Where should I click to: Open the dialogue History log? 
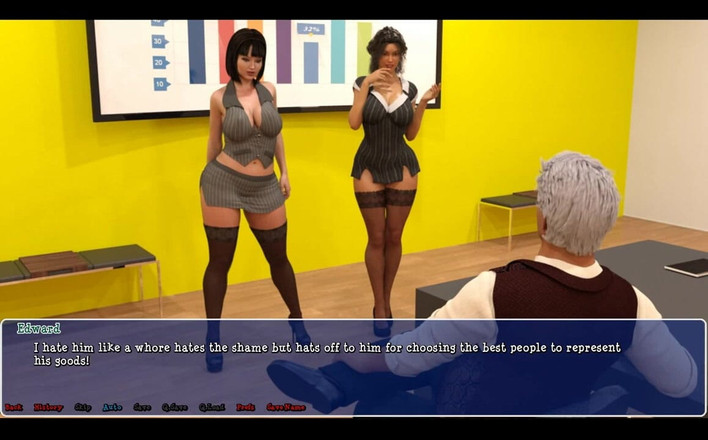pyautogui.click(x=48, y=408)
